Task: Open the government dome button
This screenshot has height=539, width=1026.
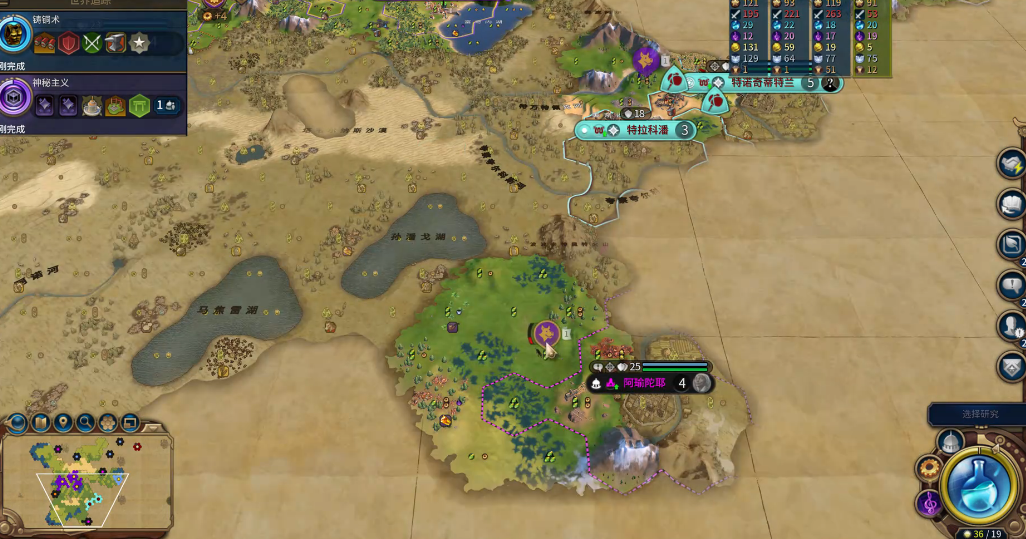Action: (949, 442)
